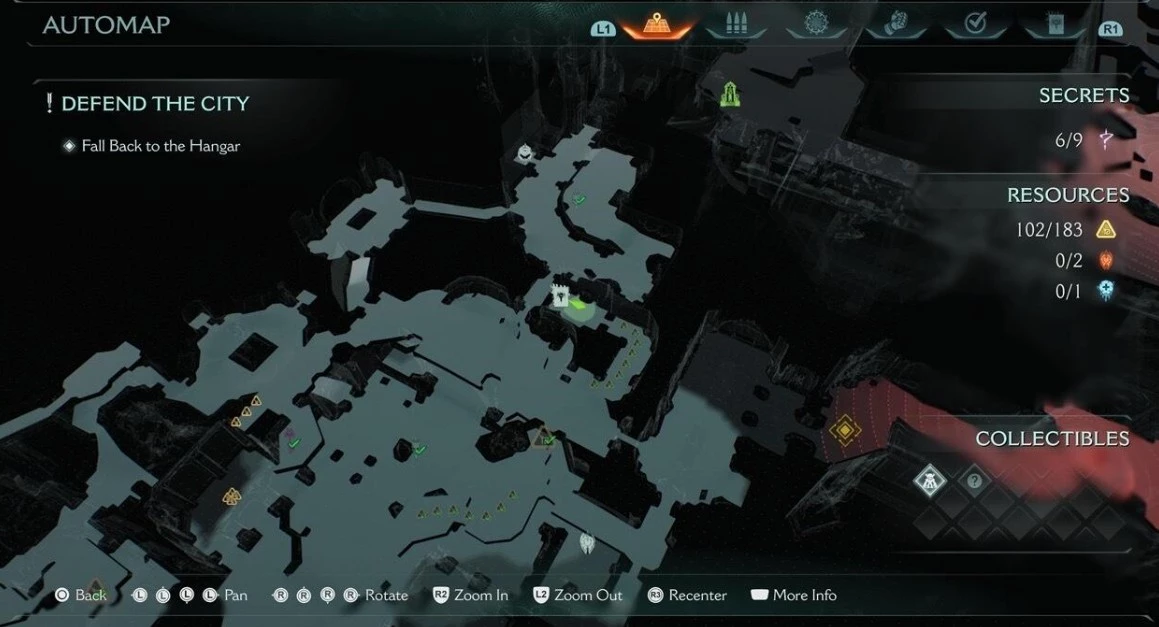The height and width of the screenshot is (627, 1159).
Task: Select the Automap tab
Action: [x=657, y=25]
